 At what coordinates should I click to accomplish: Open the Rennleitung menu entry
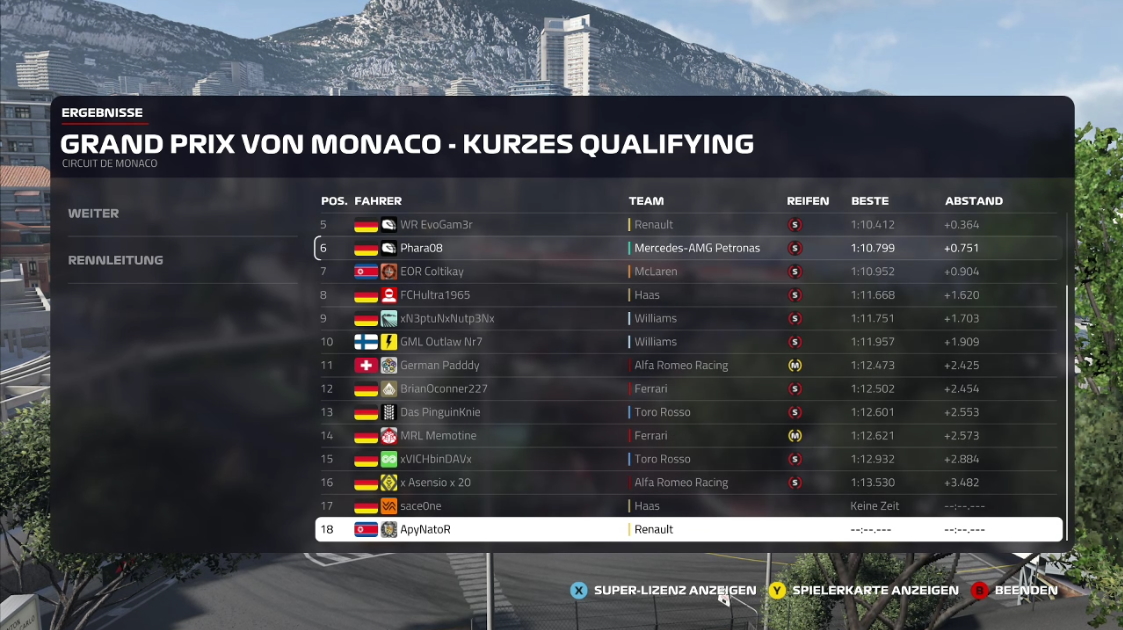(116, 260)
